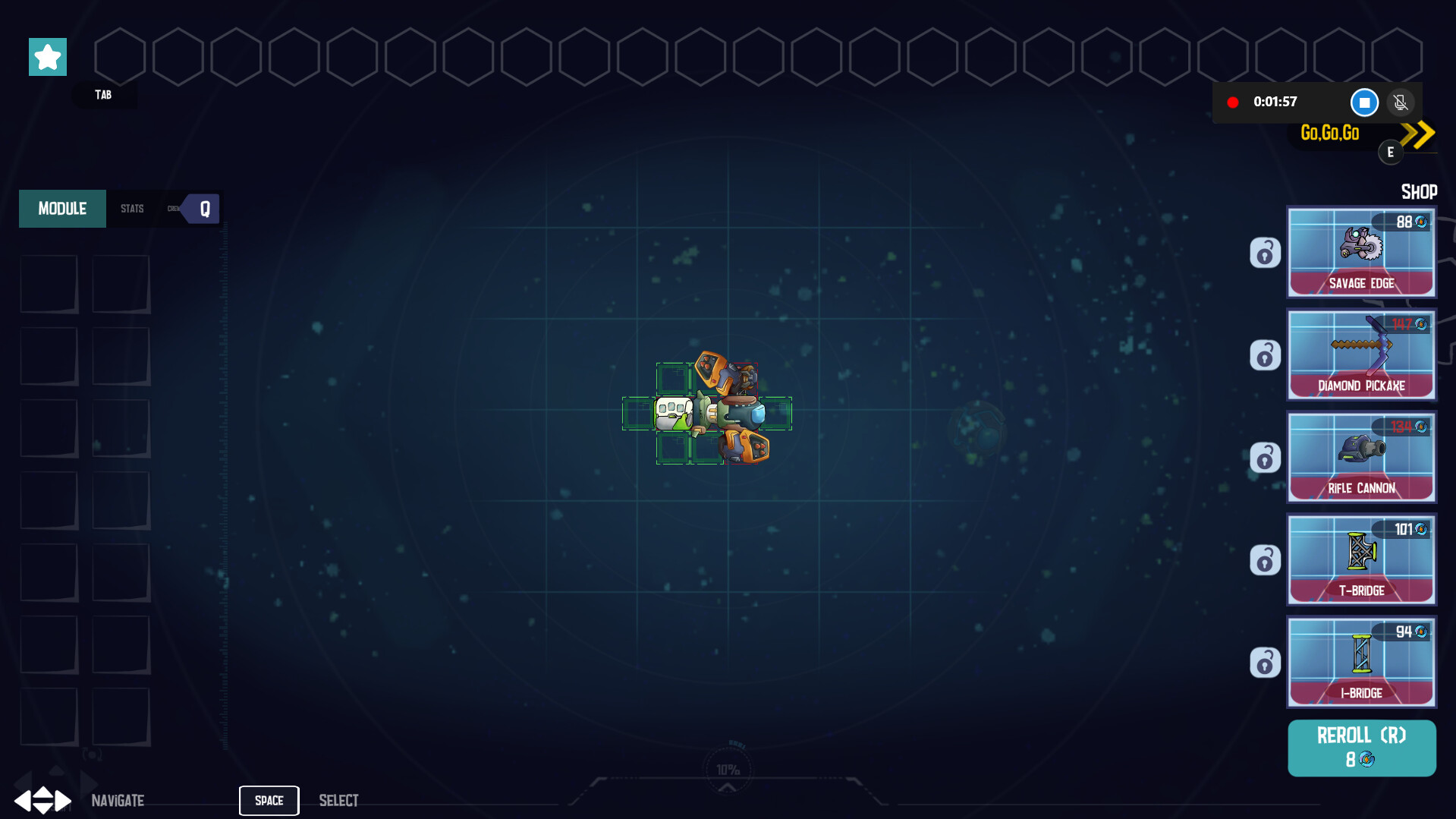Select the I-Bridge shop item
Screen dimensions: 1456x819
[1361, 662]
